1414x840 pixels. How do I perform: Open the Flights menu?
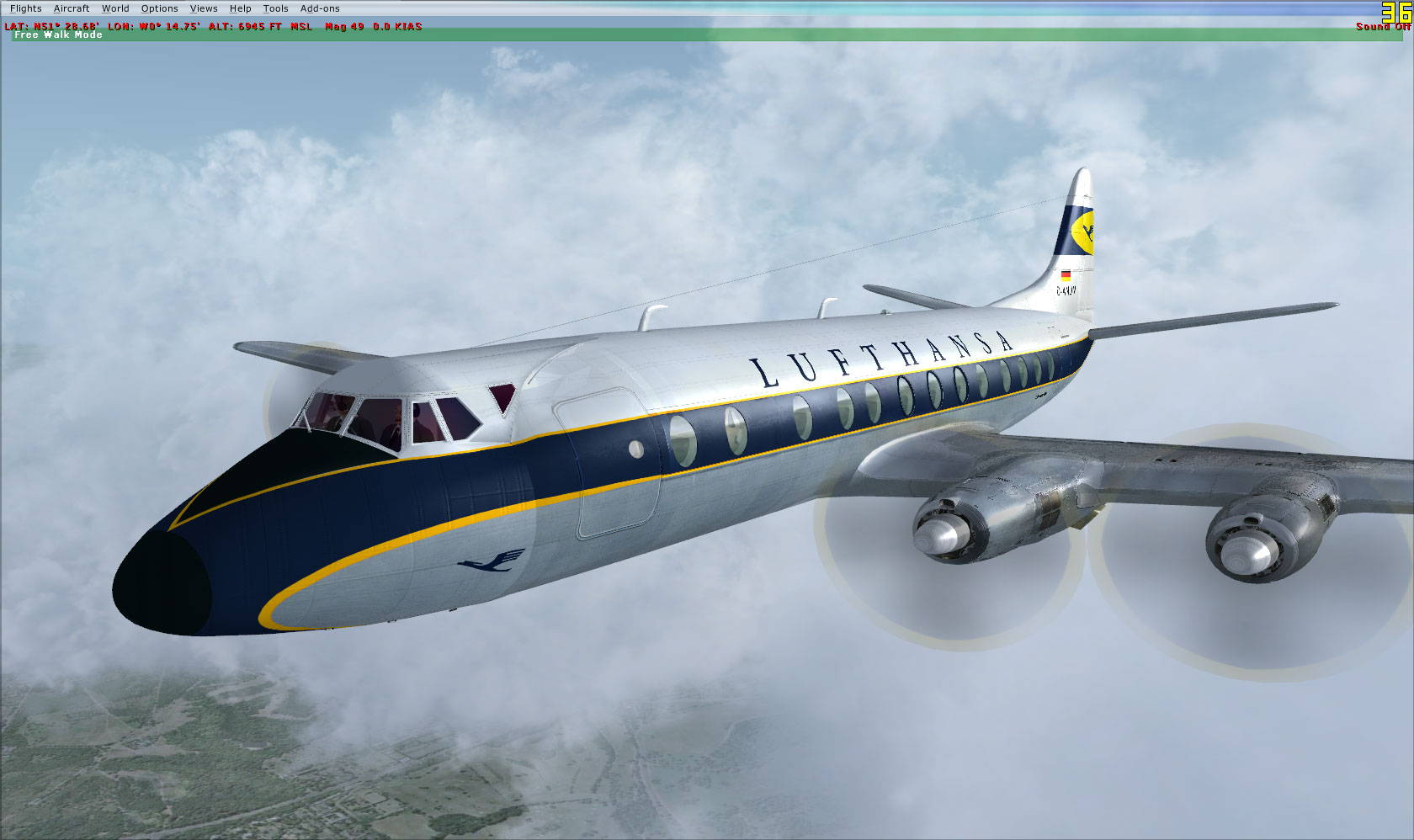(25, 8)
